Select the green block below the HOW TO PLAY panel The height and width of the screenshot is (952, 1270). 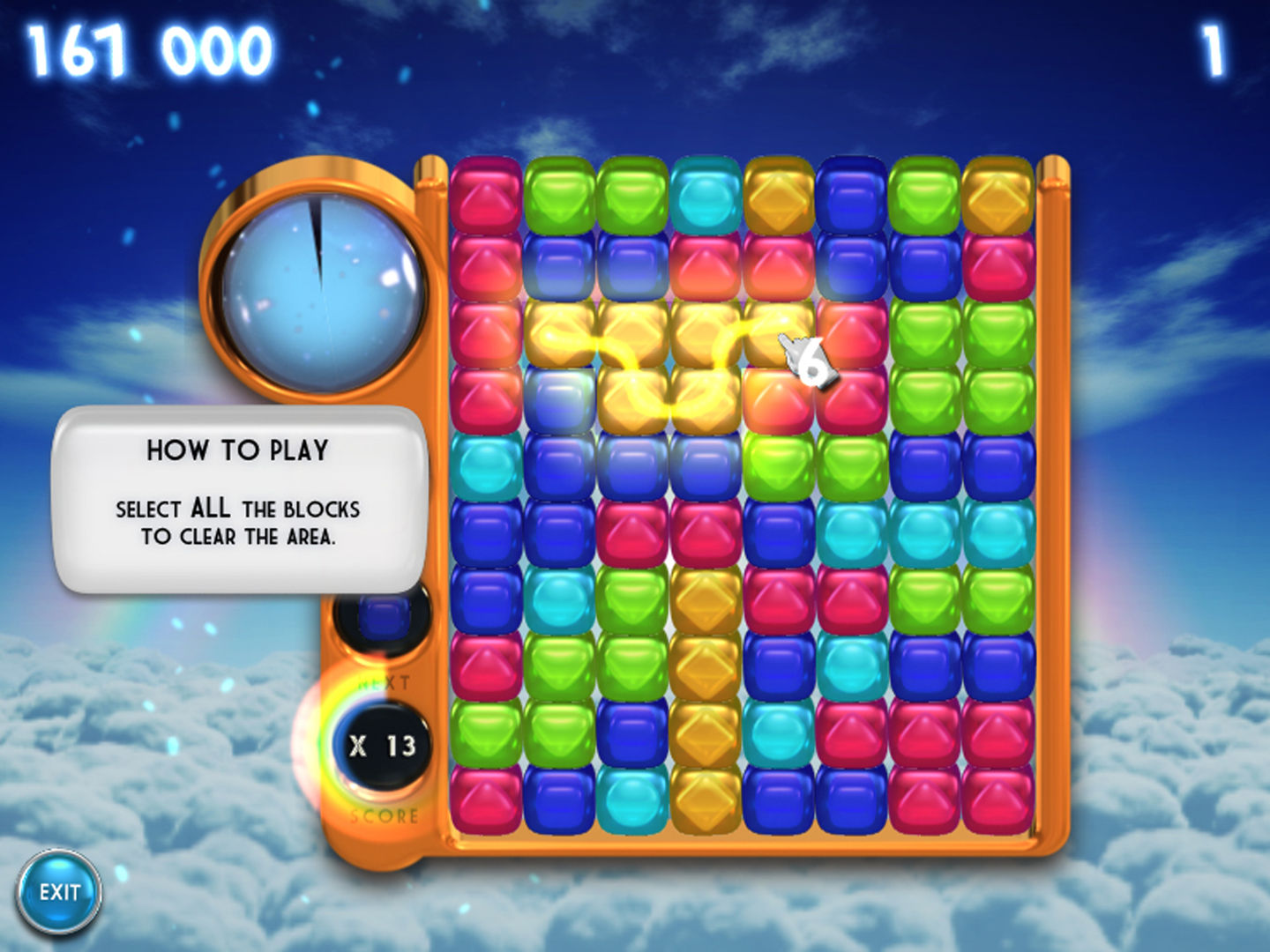(485, 732)
